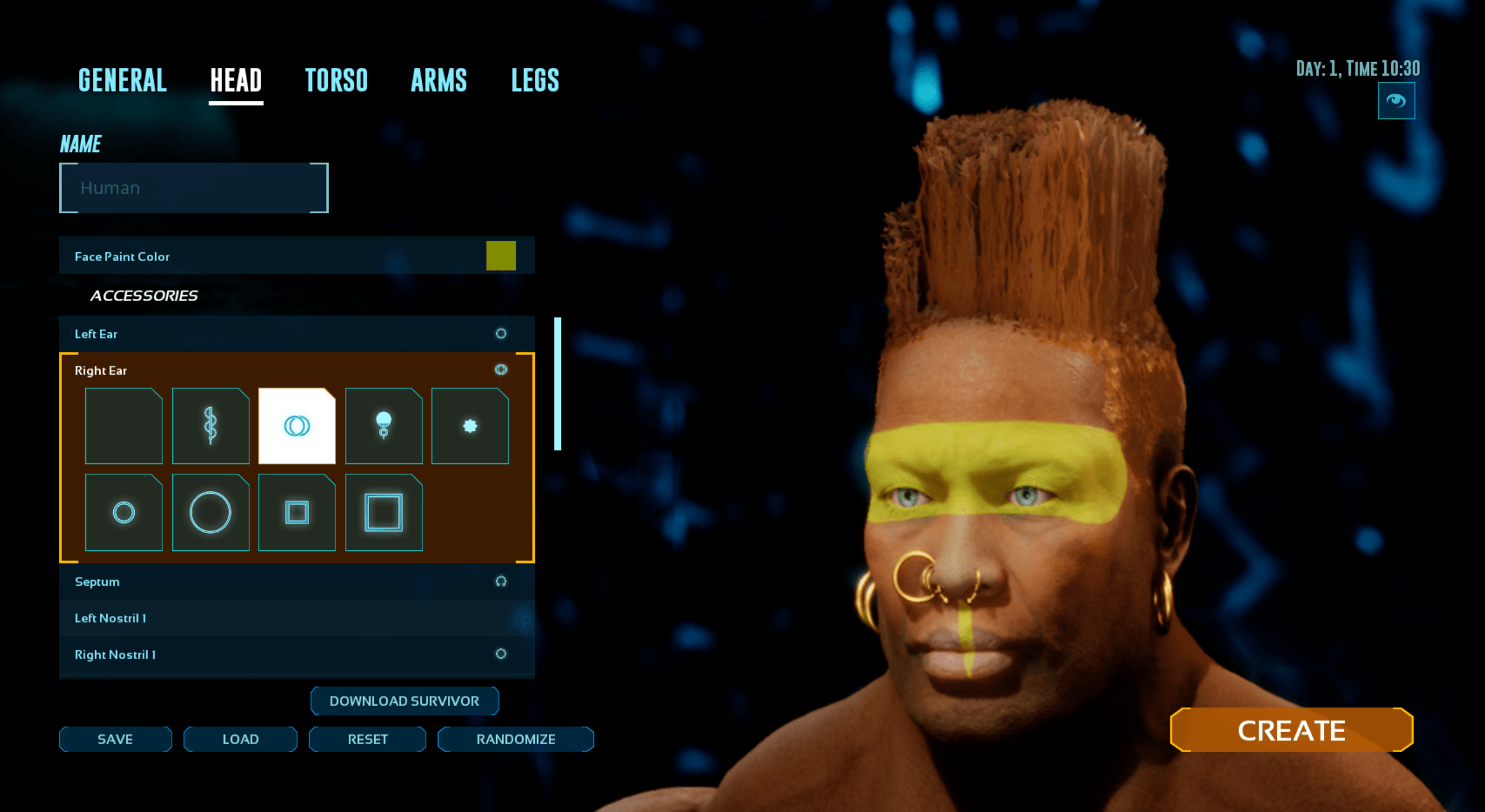Create the survivor
Image resolution: width=1485 pixels, height=812 pixels.
click(1291, 730)
